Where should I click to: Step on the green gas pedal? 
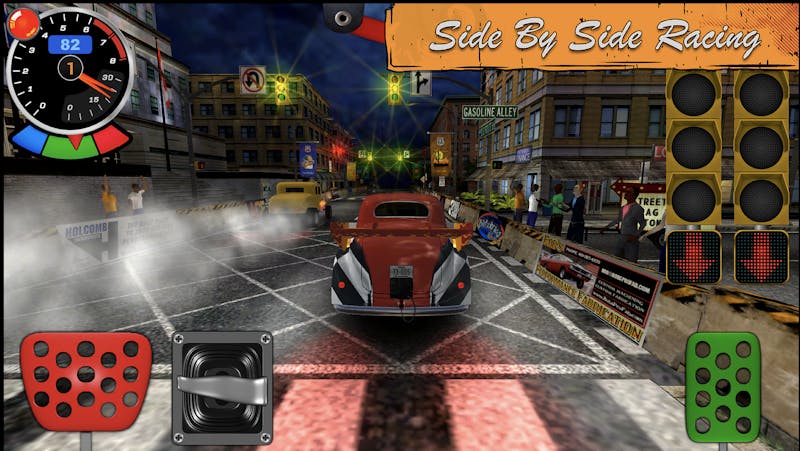[722, 386]
